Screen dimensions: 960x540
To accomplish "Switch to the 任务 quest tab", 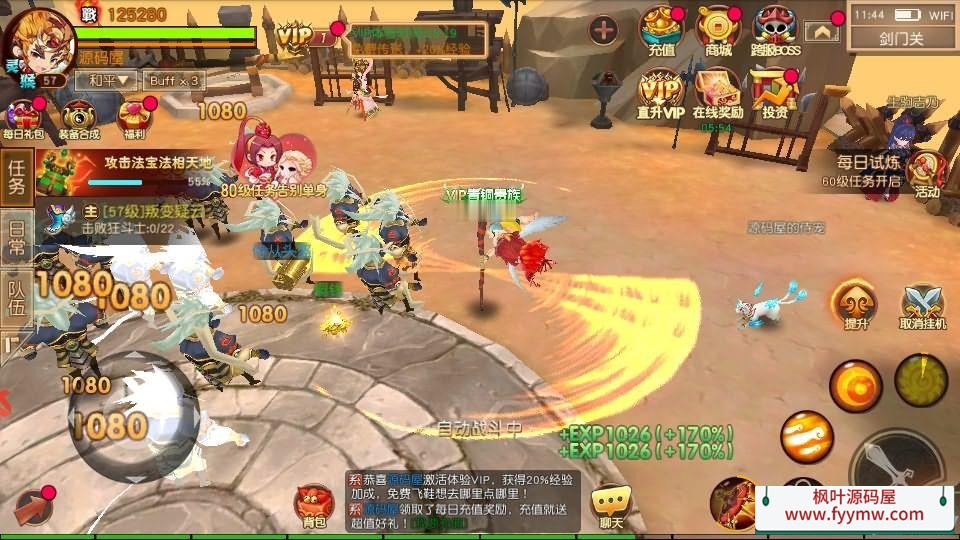I will click(16, 177).
